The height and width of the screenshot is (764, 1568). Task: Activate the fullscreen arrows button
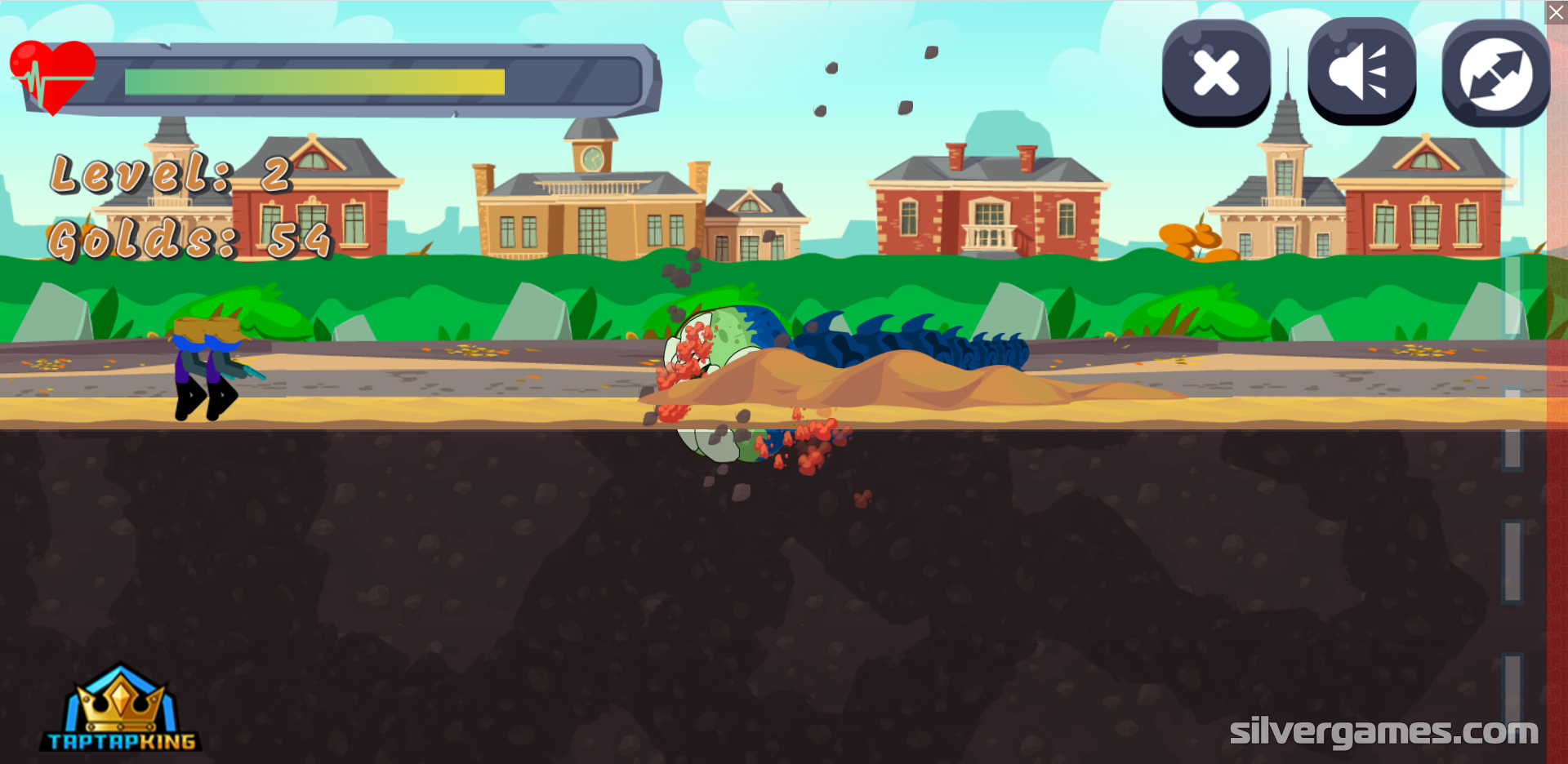tap(1495, 73)
